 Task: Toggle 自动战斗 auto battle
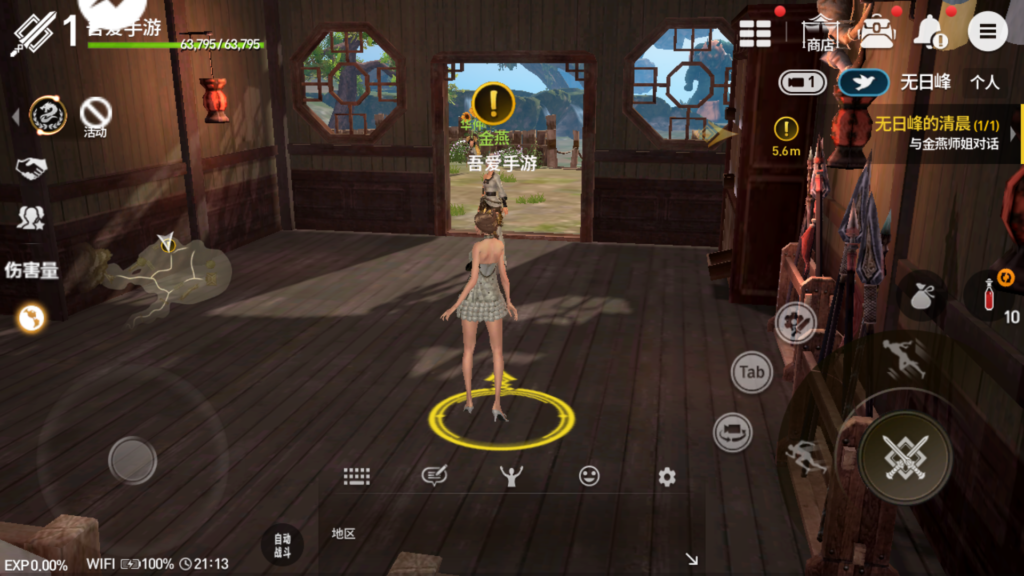click(x=282, y=544)
